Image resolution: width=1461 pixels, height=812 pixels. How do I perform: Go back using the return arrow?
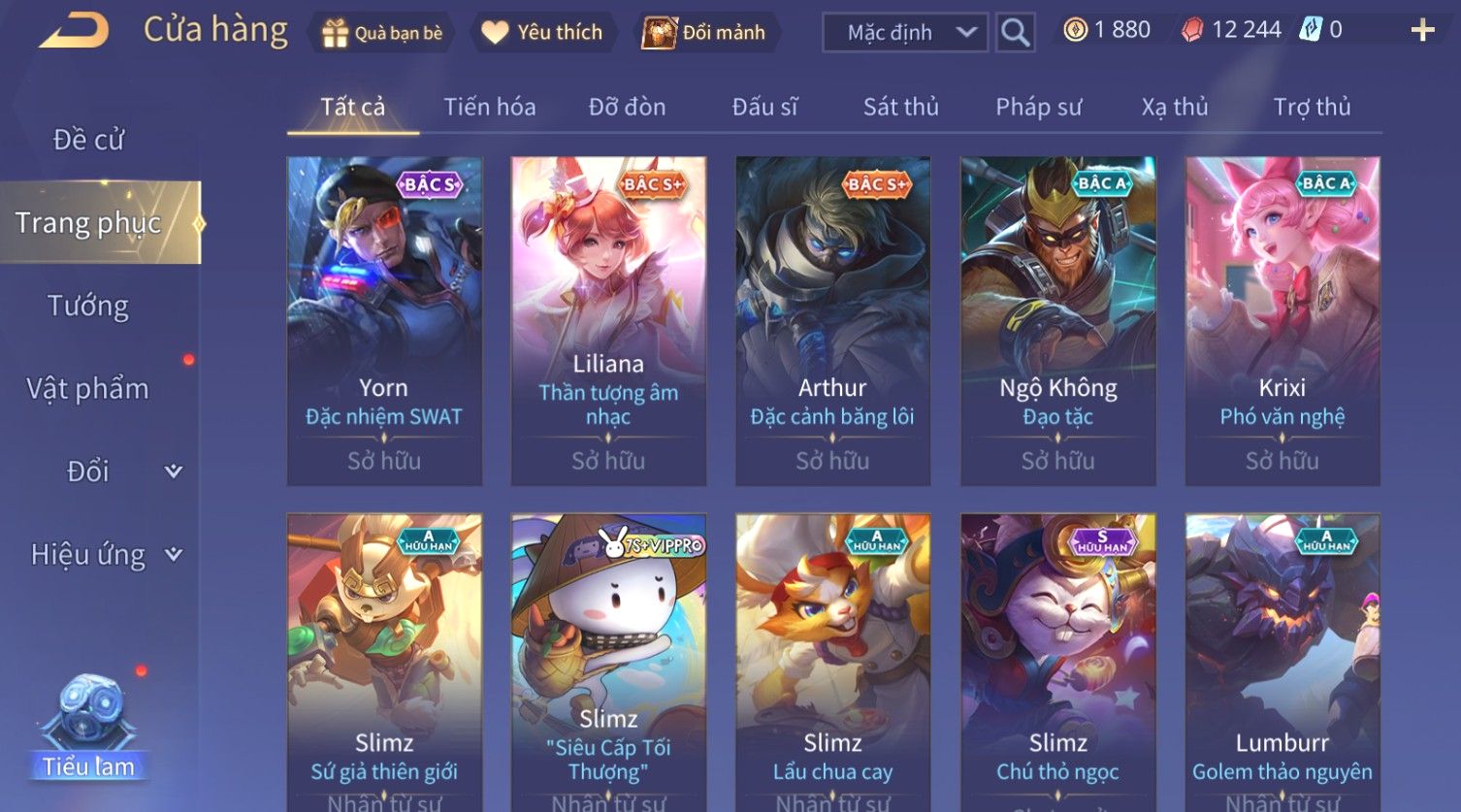pos(74,30)
